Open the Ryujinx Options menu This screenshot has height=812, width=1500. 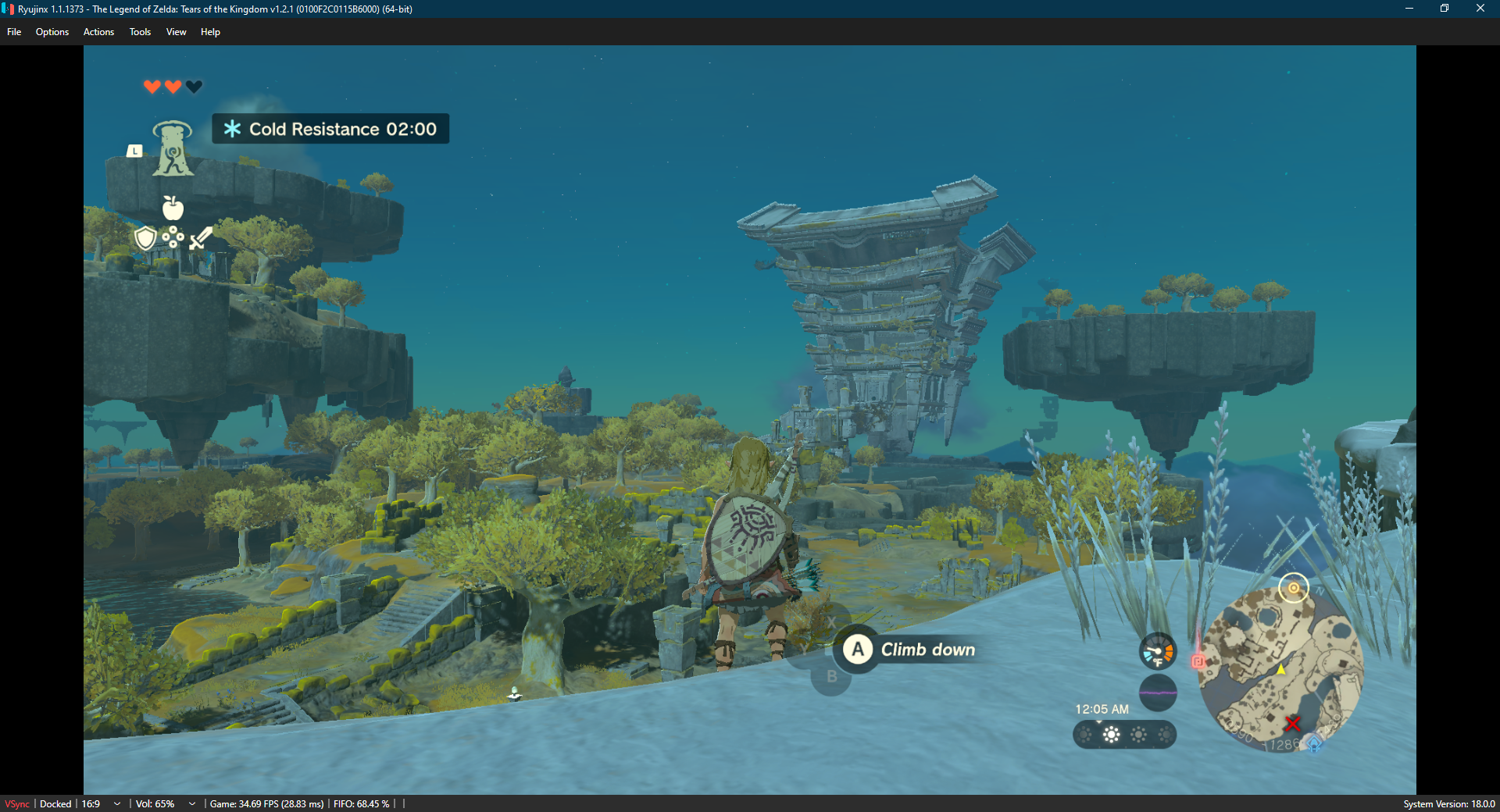52,32
